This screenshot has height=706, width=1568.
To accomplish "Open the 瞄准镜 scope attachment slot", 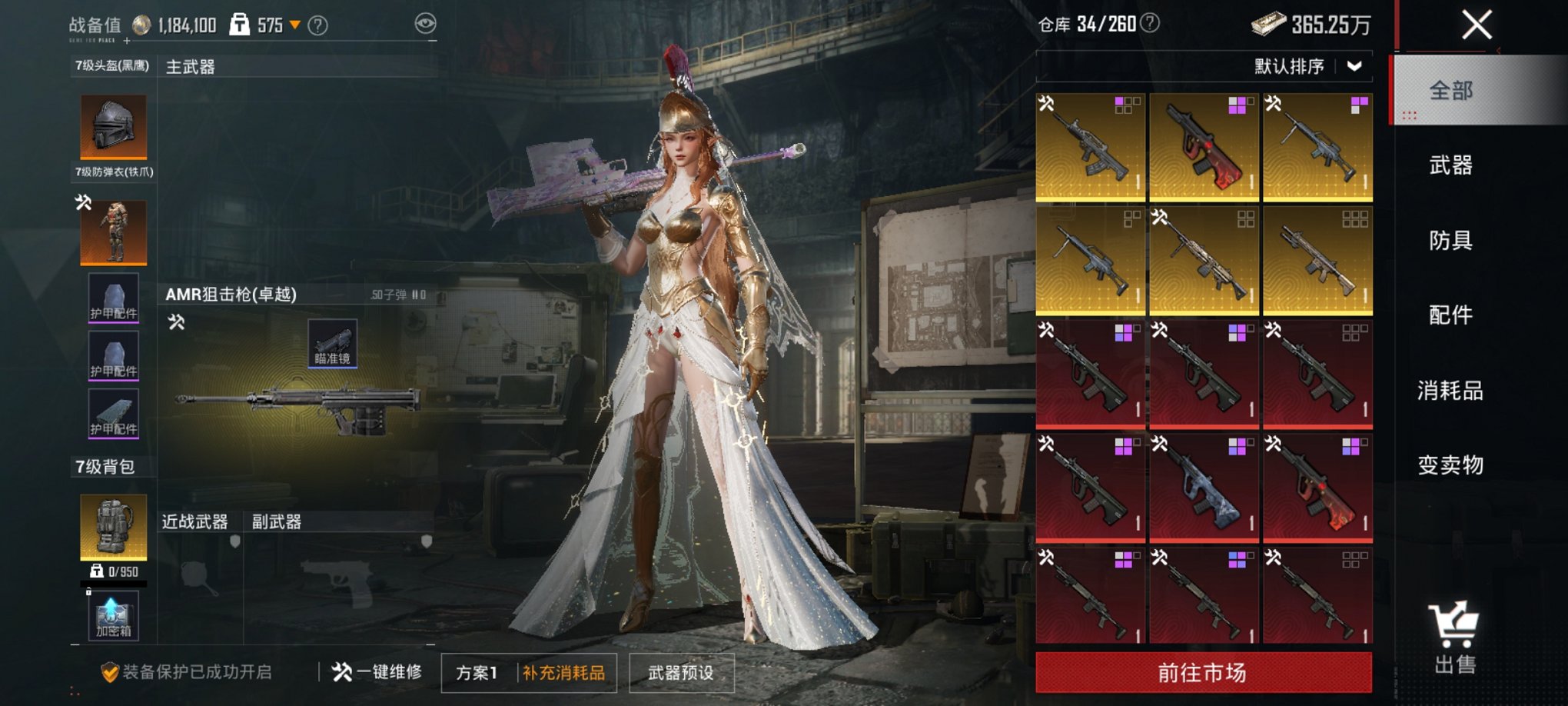I will click(332, 343).
